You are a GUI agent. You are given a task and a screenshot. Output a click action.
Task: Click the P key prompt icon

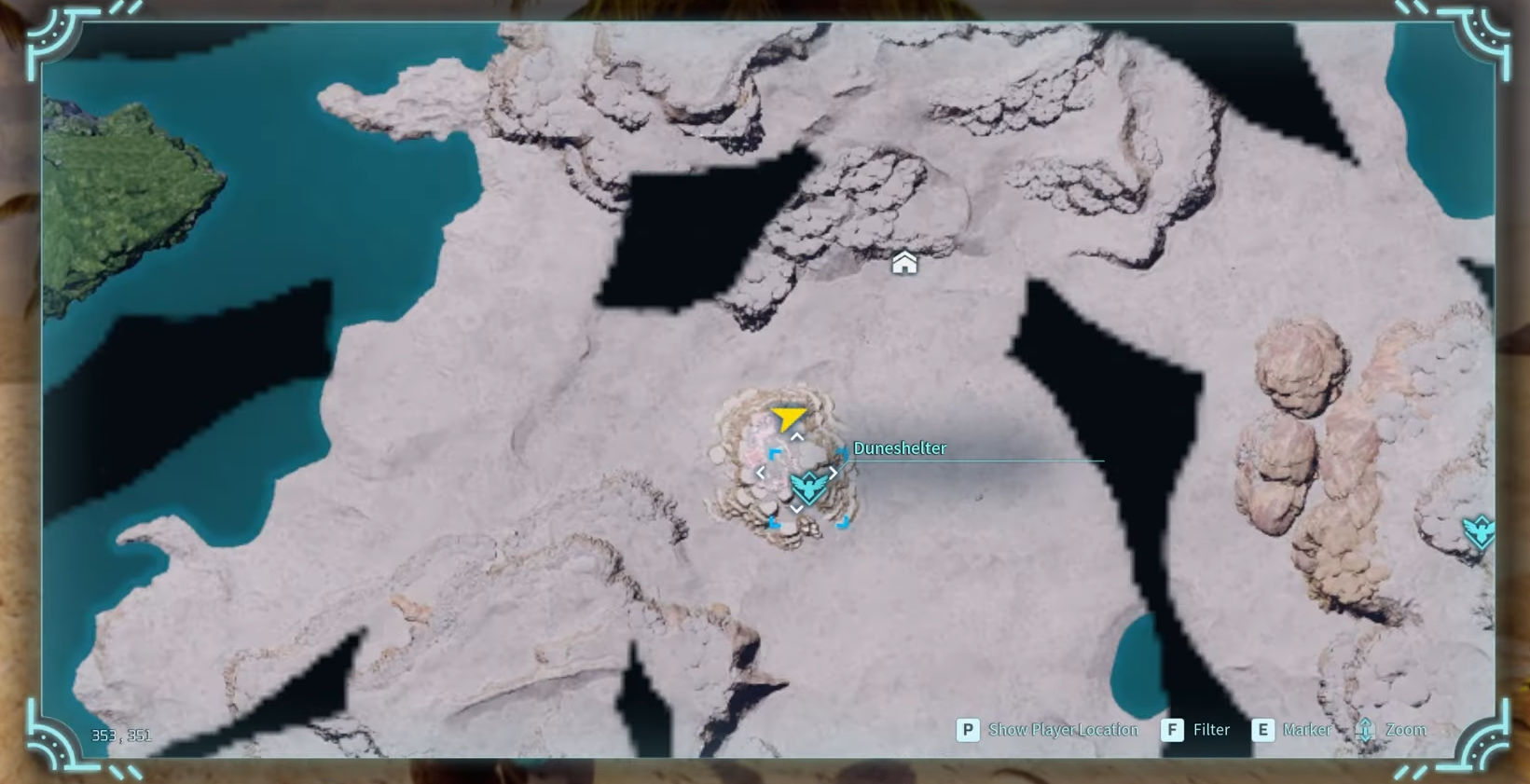click(x=969, y=730)
